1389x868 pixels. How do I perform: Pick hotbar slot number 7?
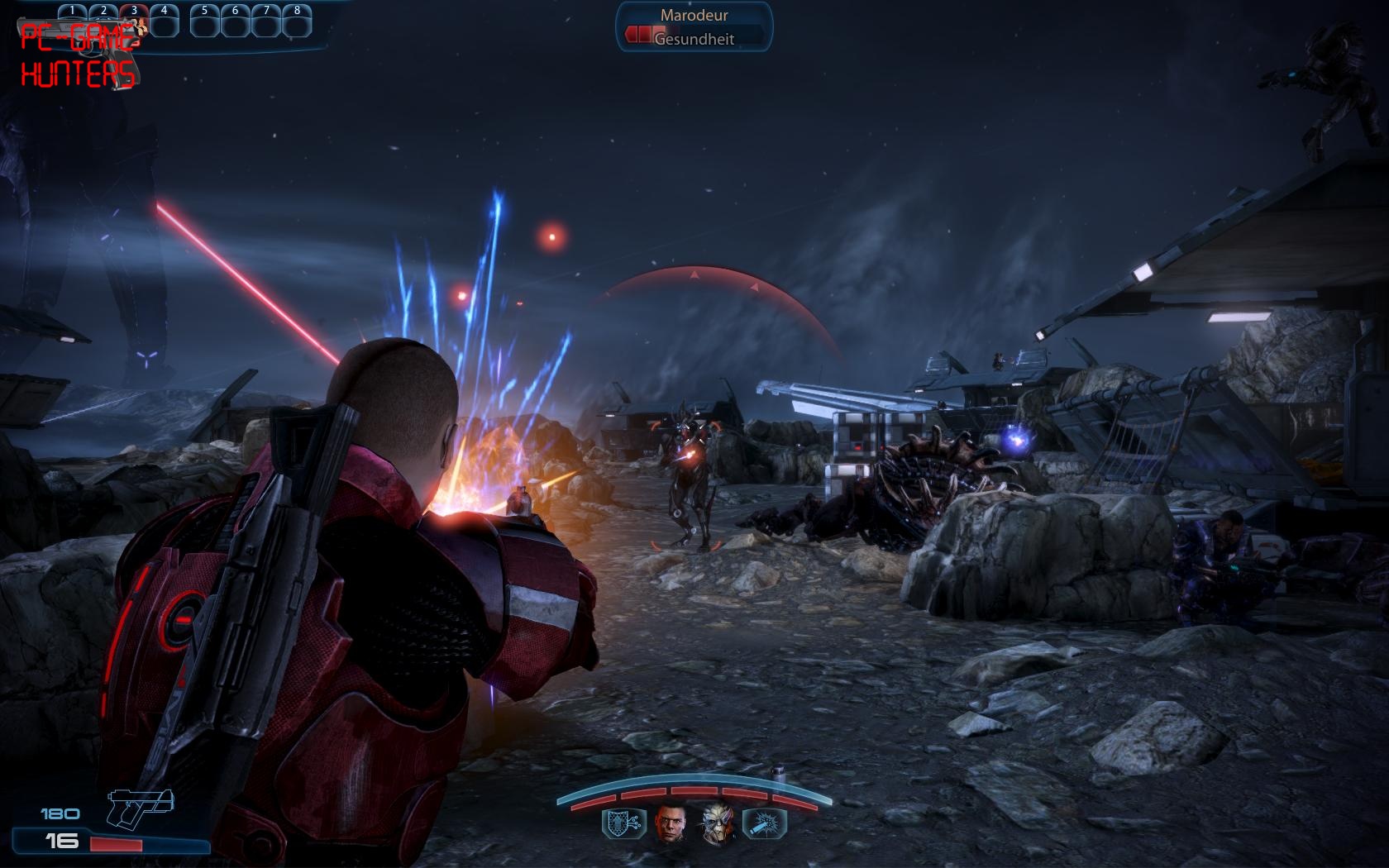click(266, 21)
